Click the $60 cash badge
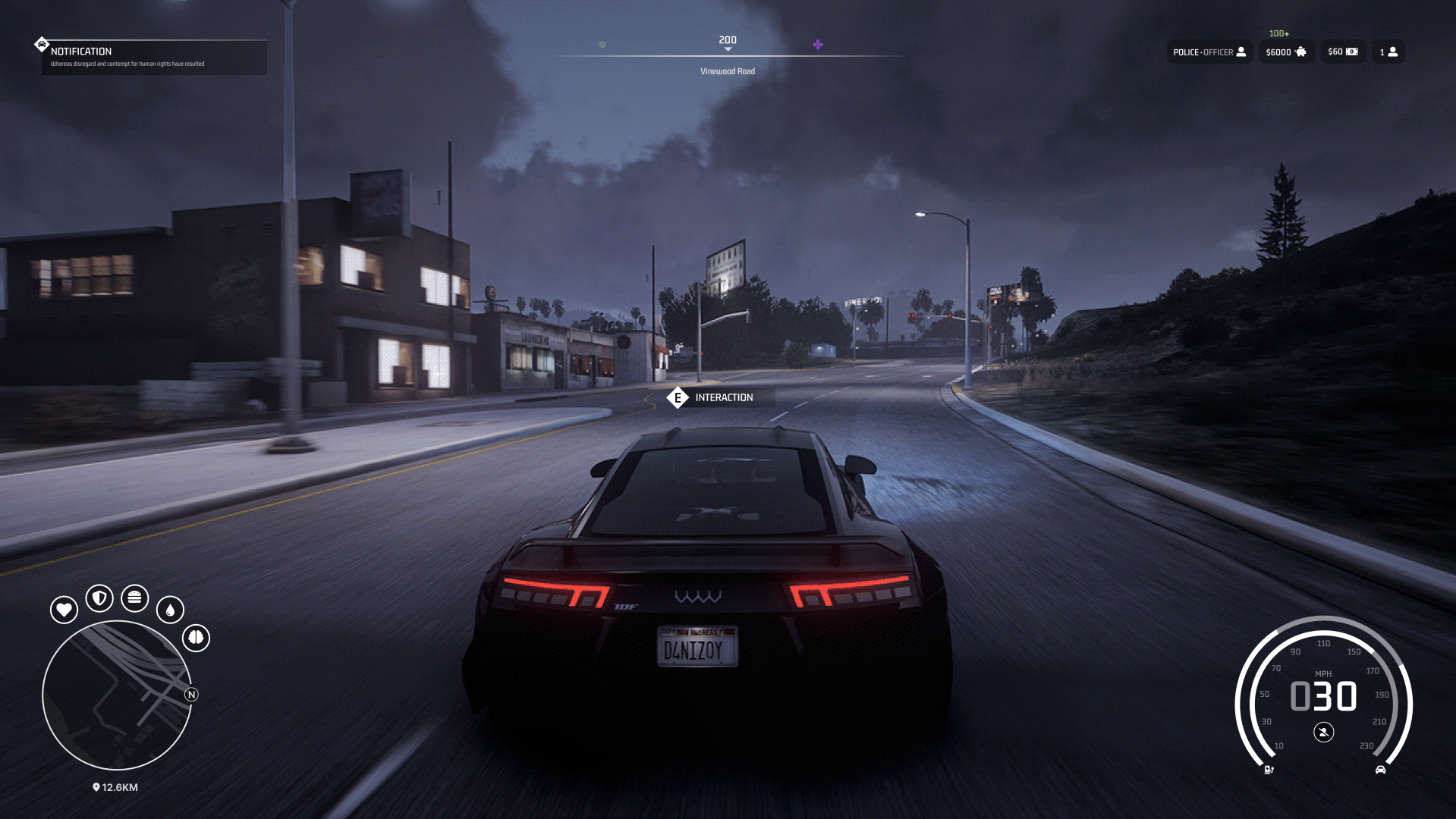 coord(1342,52)
